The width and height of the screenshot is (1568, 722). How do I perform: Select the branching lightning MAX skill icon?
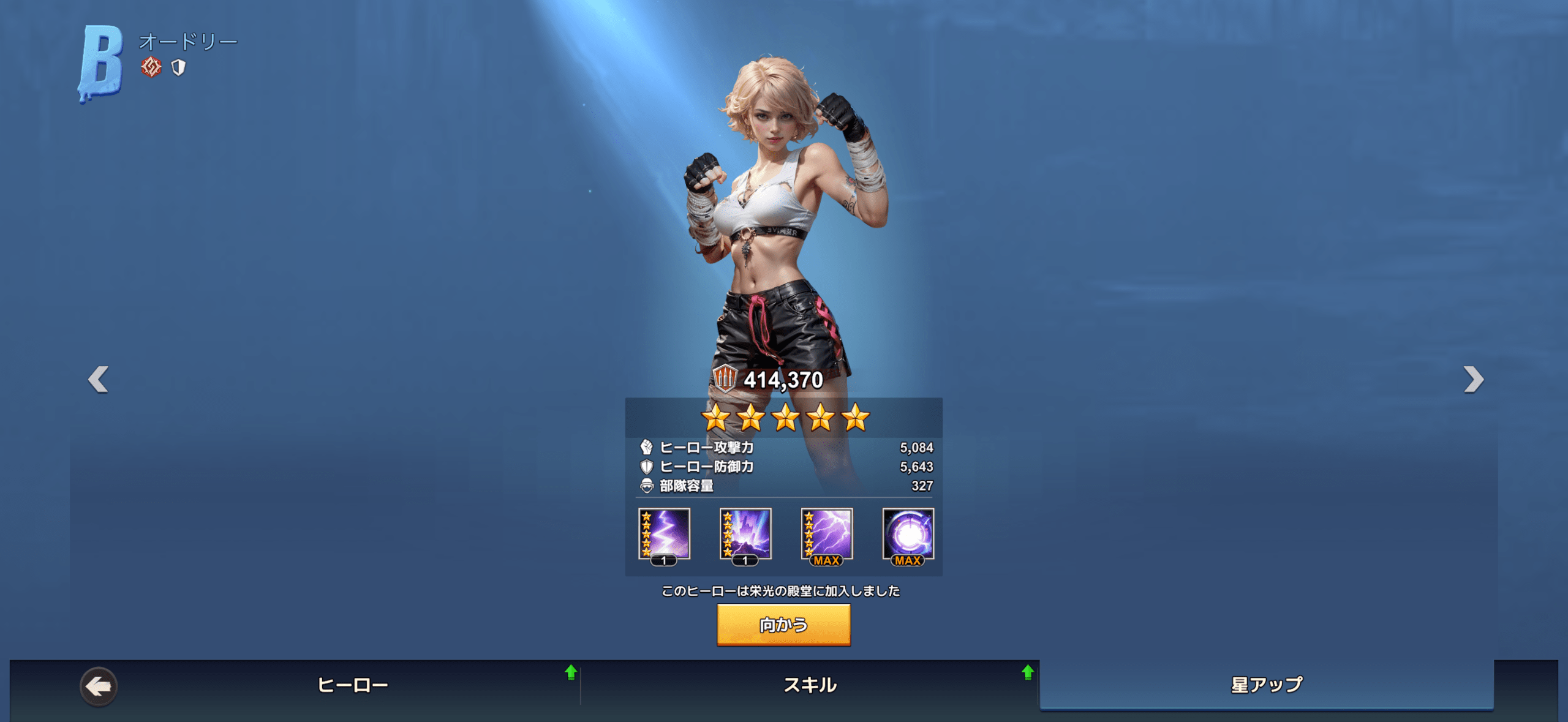click(827, 534)
